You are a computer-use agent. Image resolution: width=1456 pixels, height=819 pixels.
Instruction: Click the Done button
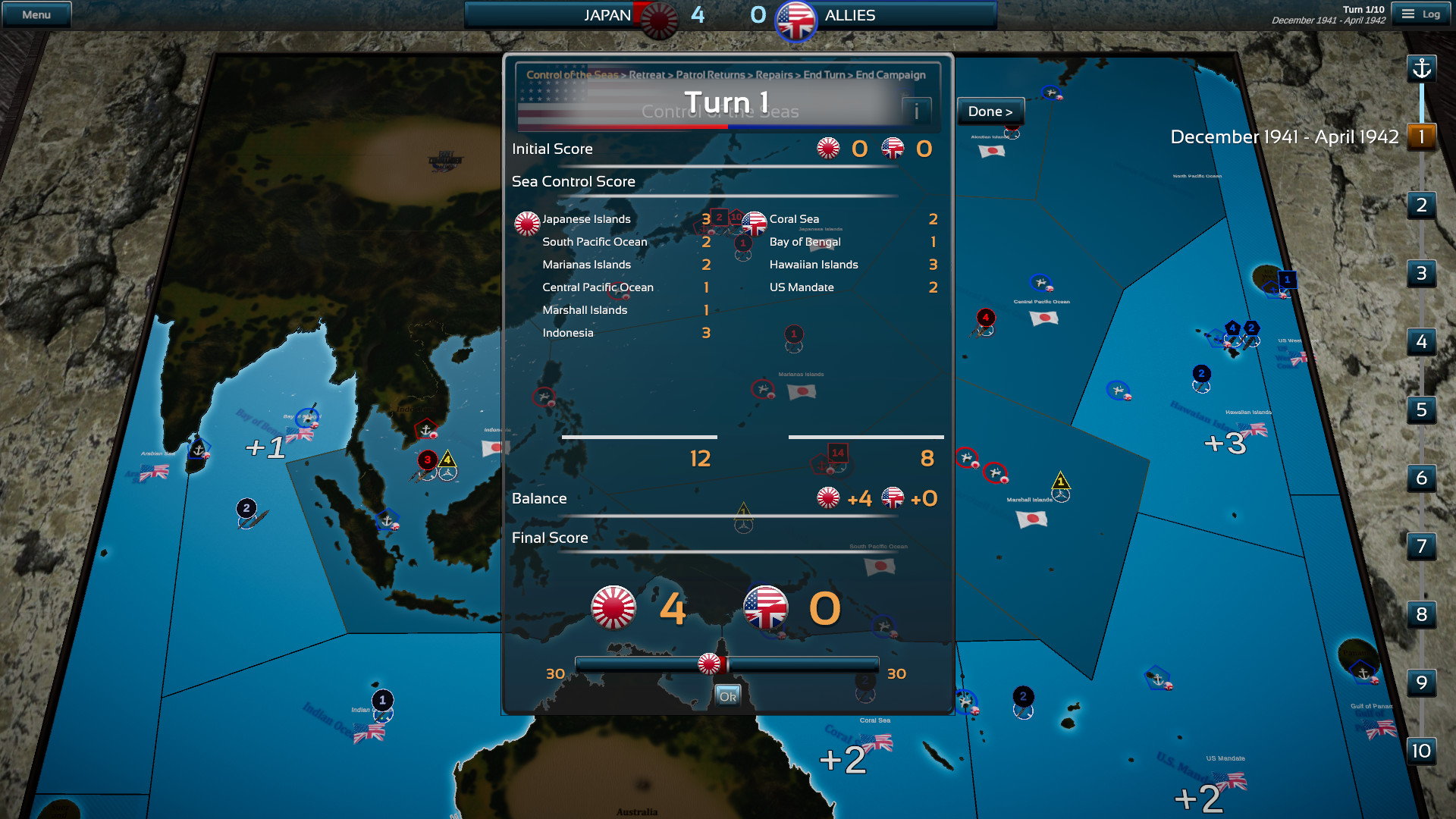coord(990,111)
